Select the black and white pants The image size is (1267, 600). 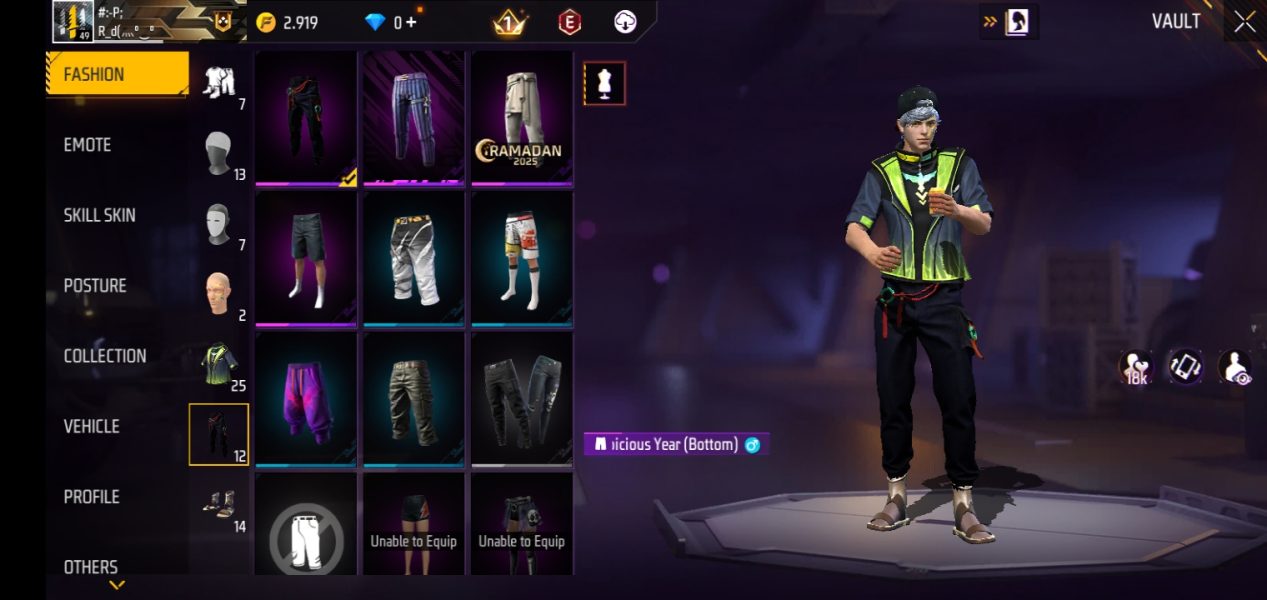pos(413,258)
